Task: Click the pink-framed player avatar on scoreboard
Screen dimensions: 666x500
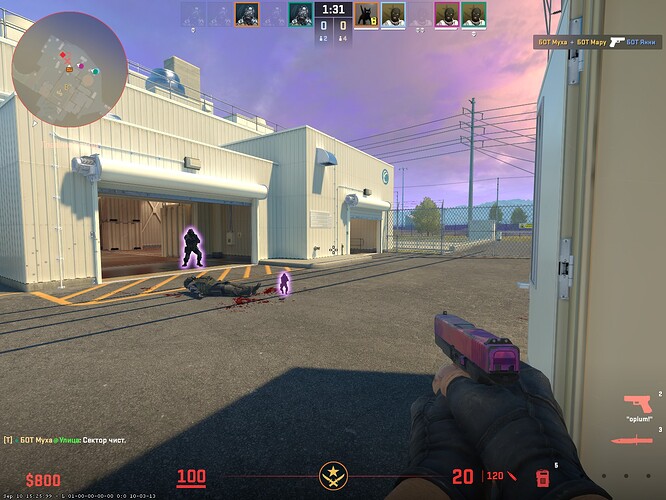Action: click(x=446, y=14)
